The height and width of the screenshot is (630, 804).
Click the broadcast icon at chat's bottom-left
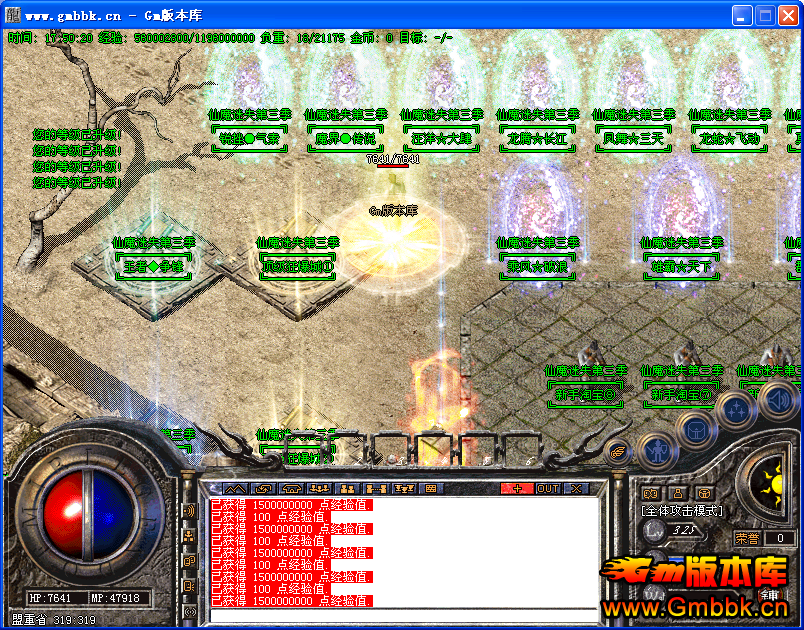coord(189,610)
